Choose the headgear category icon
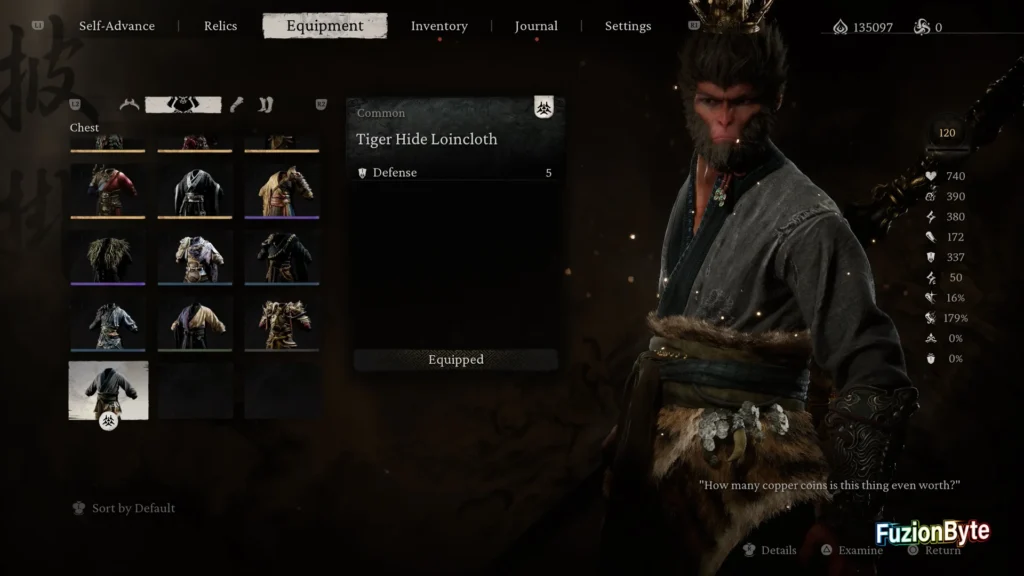The image size is (1024, 576). pyautogui.click(x=129, y=104)
